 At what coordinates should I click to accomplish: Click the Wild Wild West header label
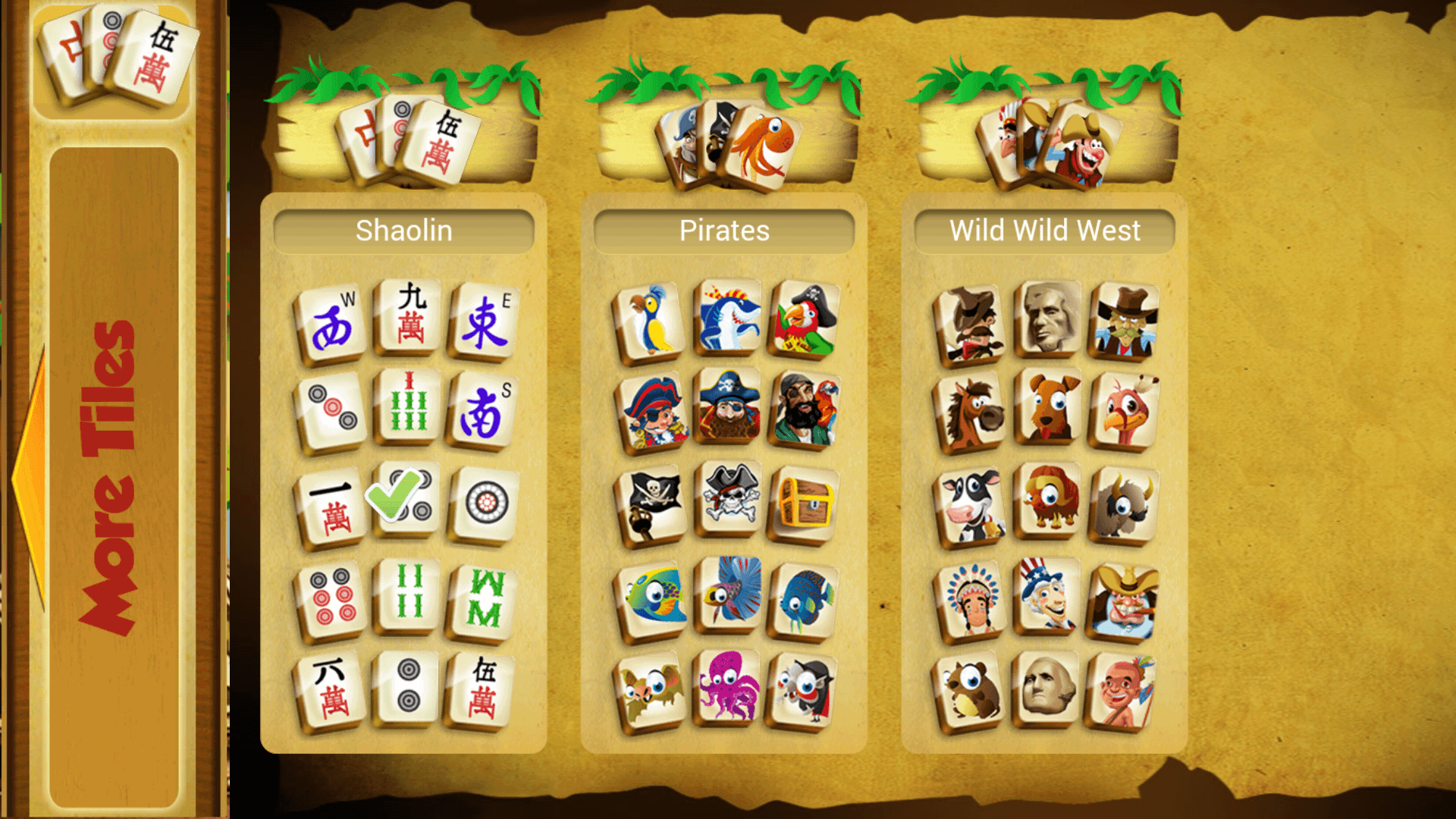pos(1043,231)
